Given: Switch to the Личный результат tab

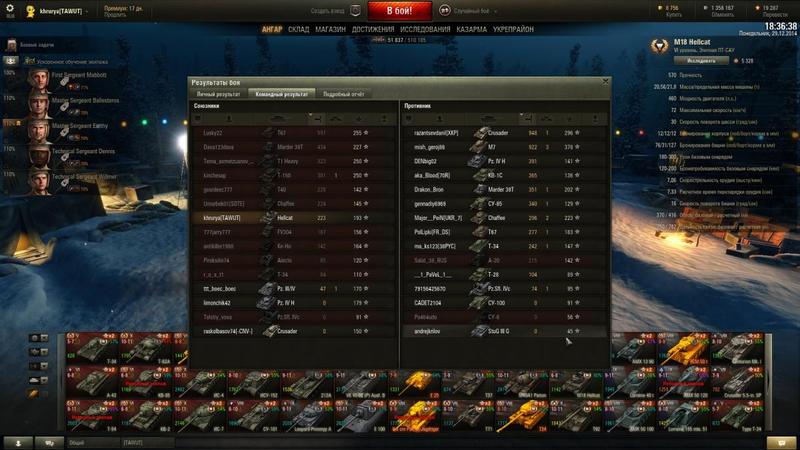Looking at the screenshot, I should point(218,94).
